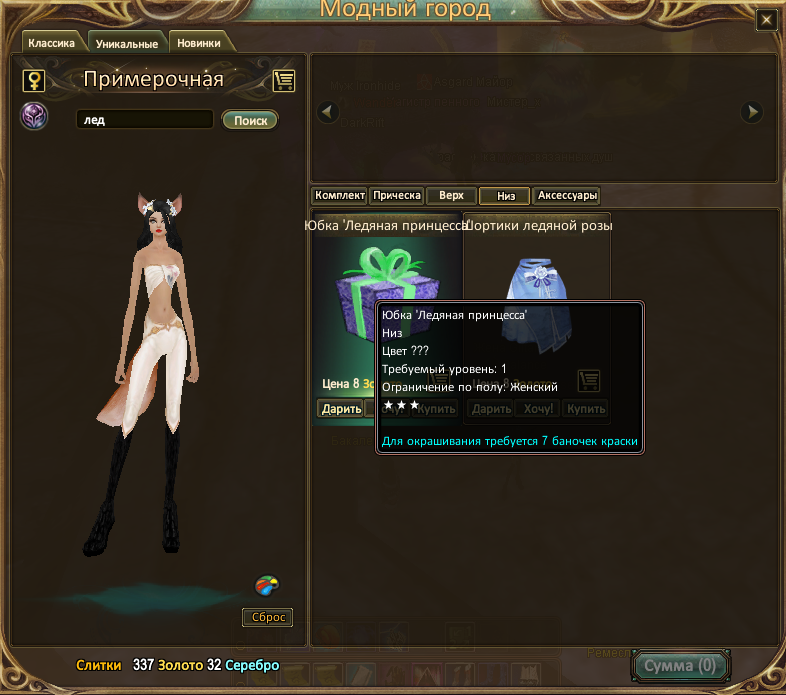Go to the previous banner with left arrow

coord(328,113)
